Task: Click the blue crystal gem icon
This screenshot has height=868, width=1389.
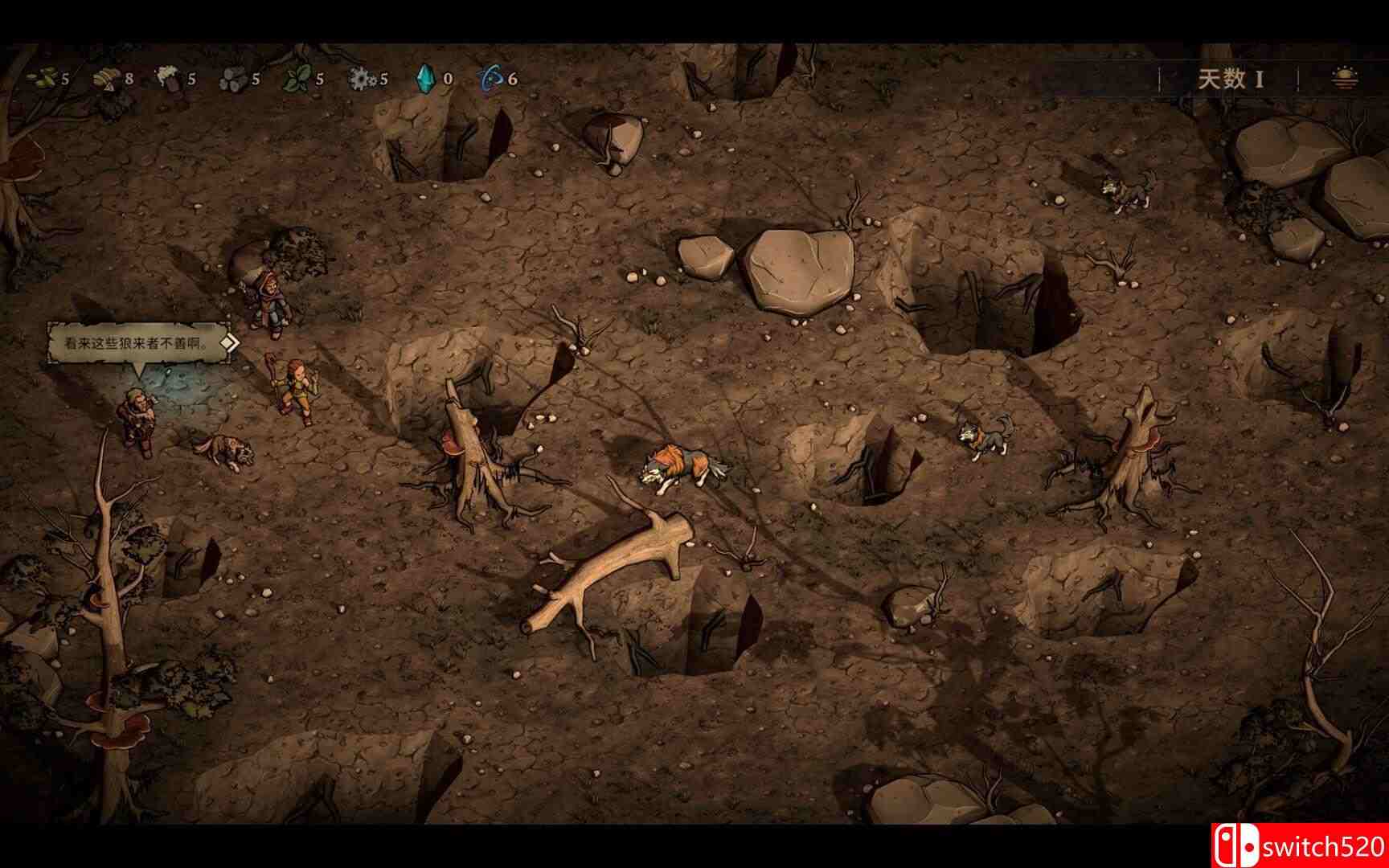Action: pyautogui.click(x=426, y=79)
